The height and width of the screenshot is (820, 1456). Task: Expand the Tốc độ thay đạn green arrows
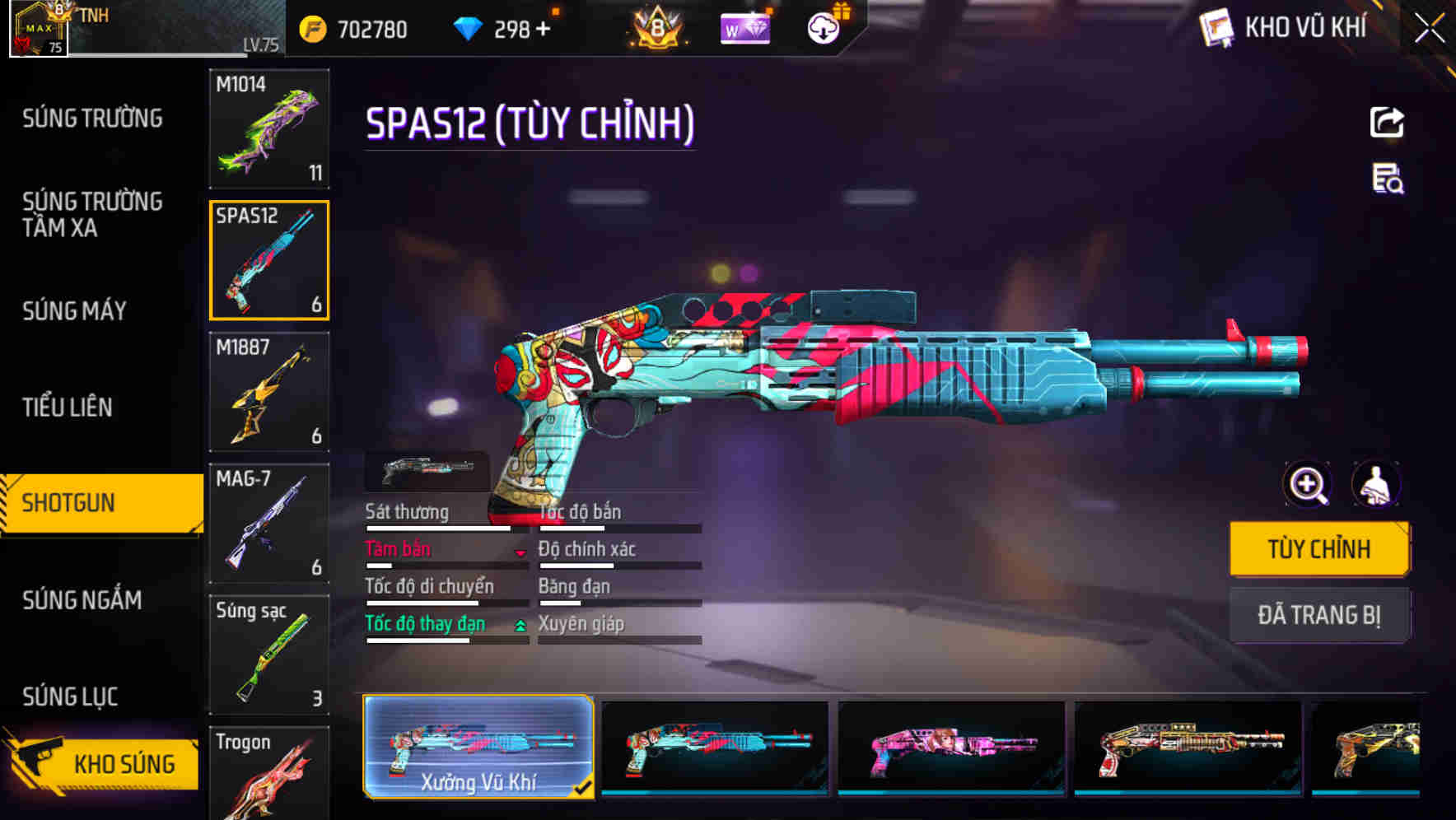(x=519, y=627)
